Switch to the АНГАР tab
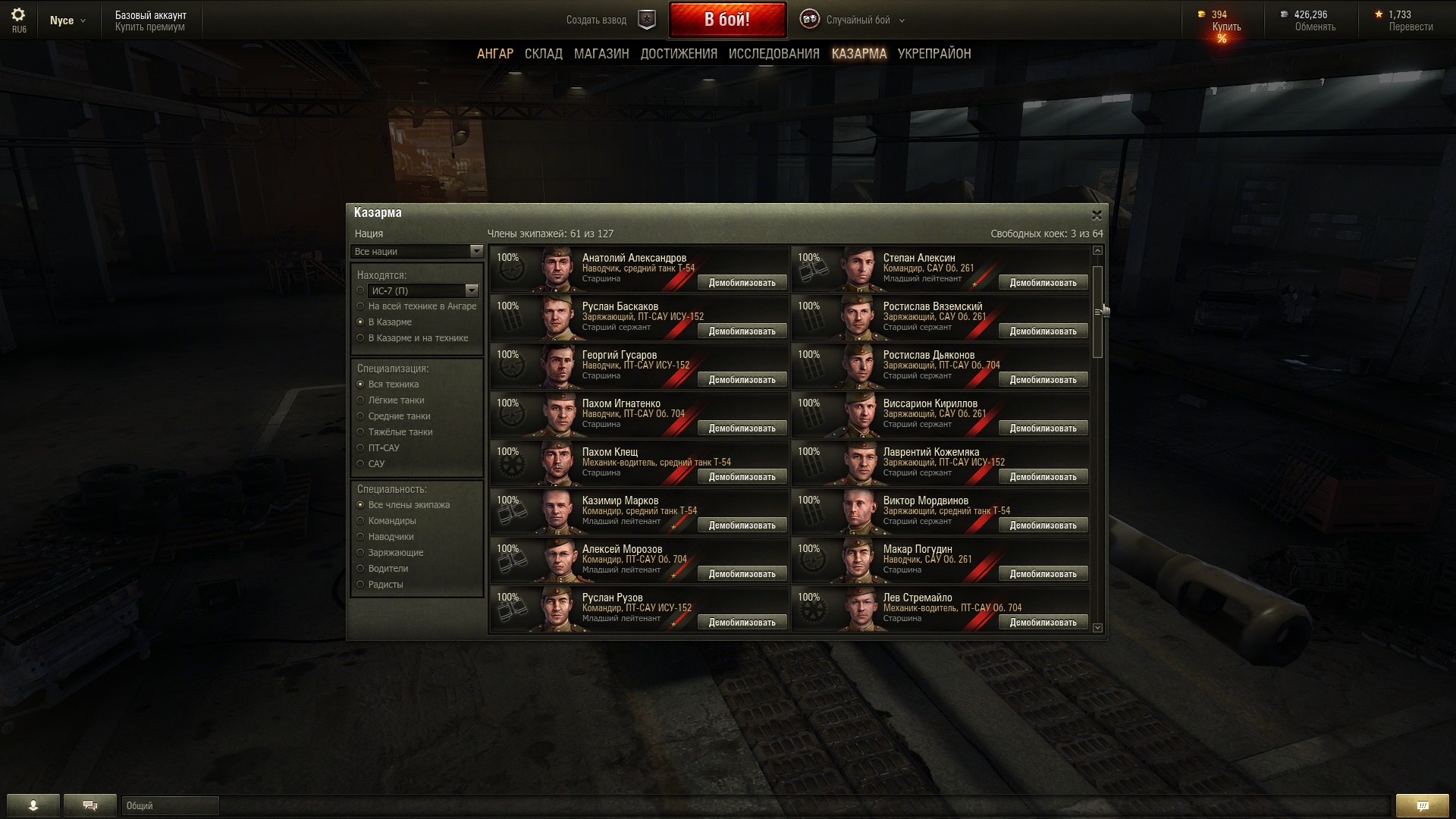1456x819 pixels. tap(494, 54)
